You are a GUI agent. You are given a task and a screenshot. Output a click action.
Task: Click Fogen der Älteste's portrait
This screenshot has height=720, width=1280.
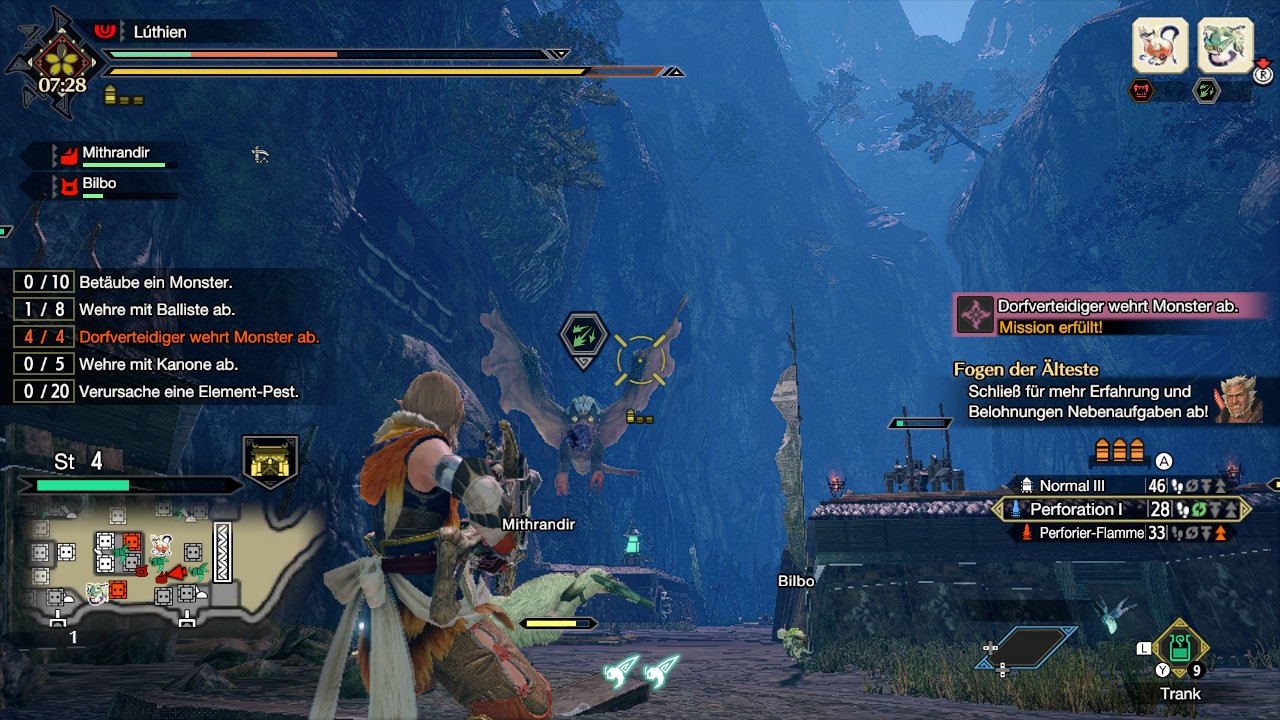pos(1238,400)
